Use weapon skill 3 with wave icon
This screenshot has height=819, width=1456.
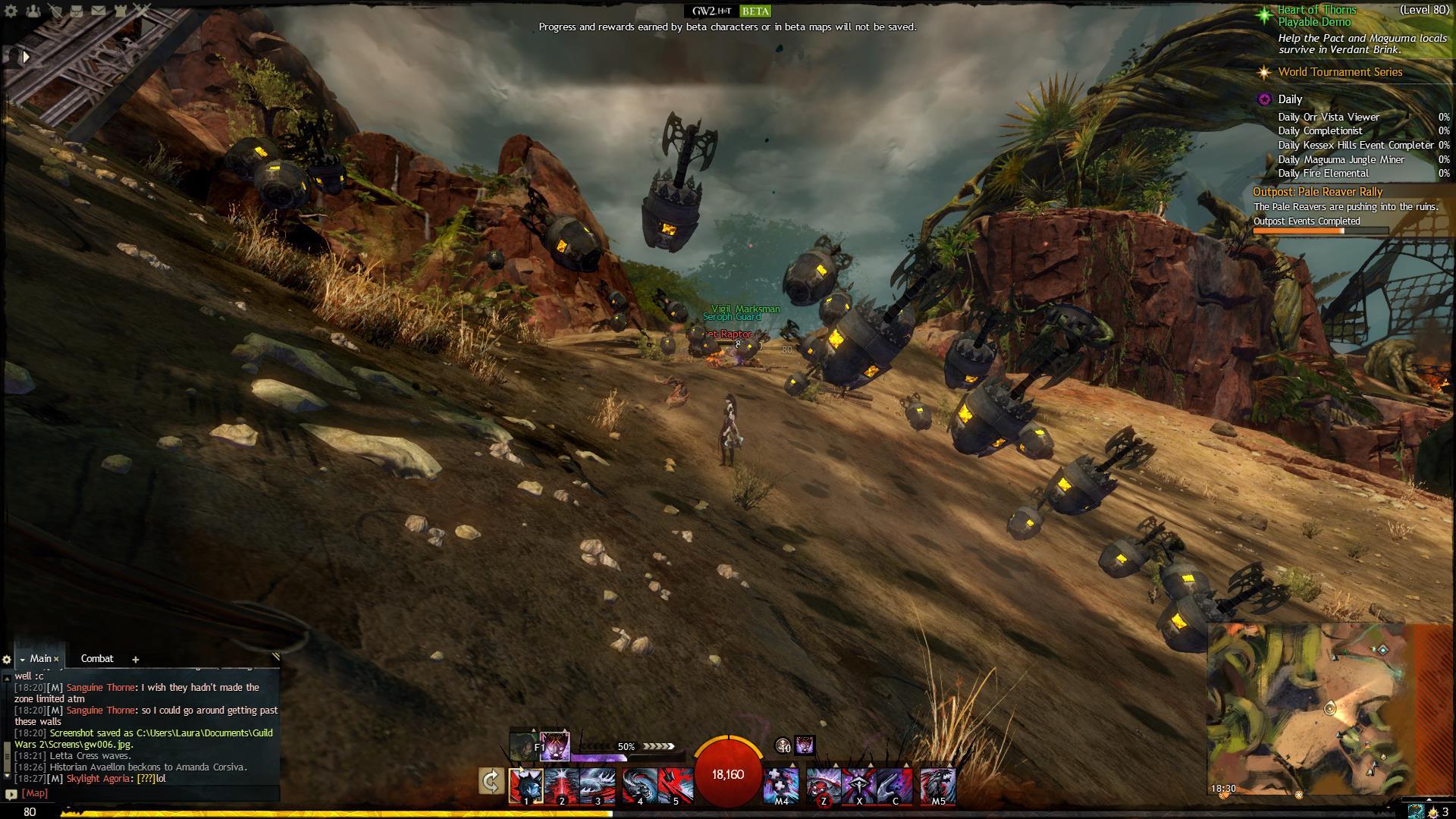click(598, 785)
